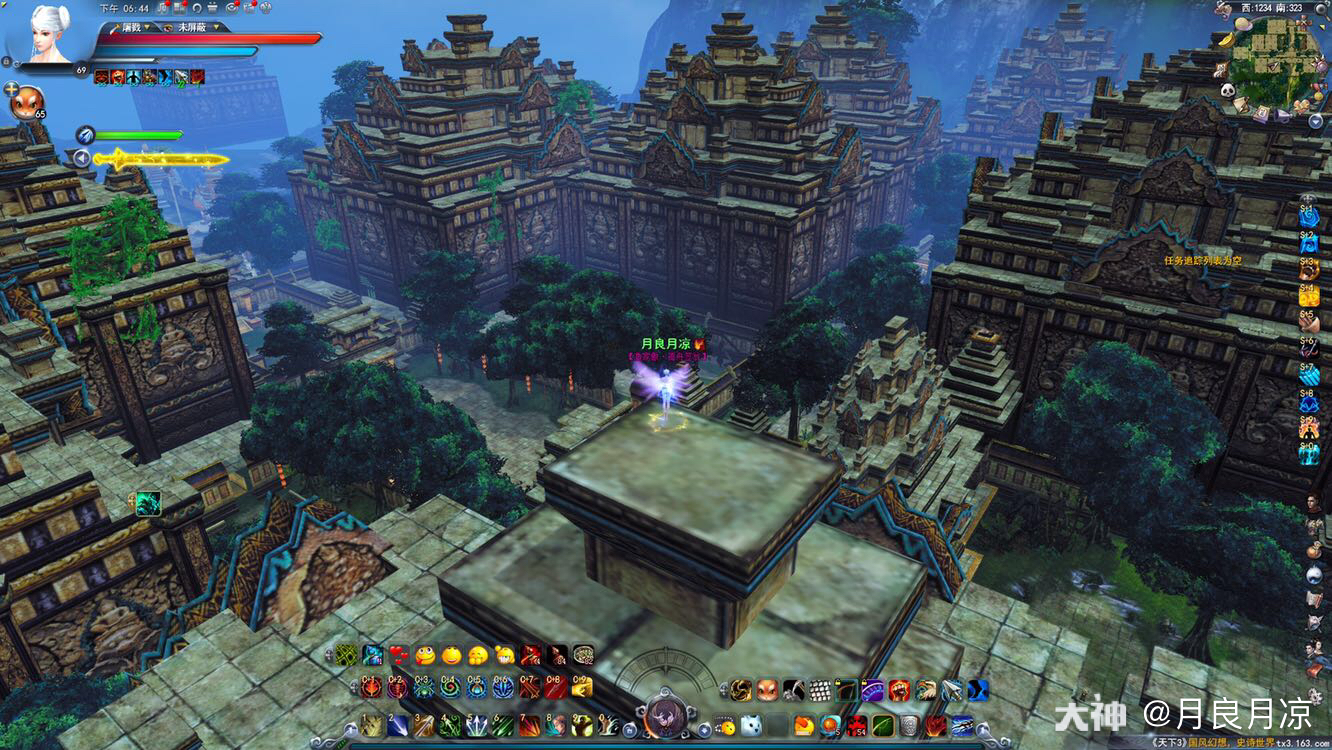Cast the Ctrl+5 skill icon
The width and height of the screenshot is (1332, 750).
(x=473, y=684)
